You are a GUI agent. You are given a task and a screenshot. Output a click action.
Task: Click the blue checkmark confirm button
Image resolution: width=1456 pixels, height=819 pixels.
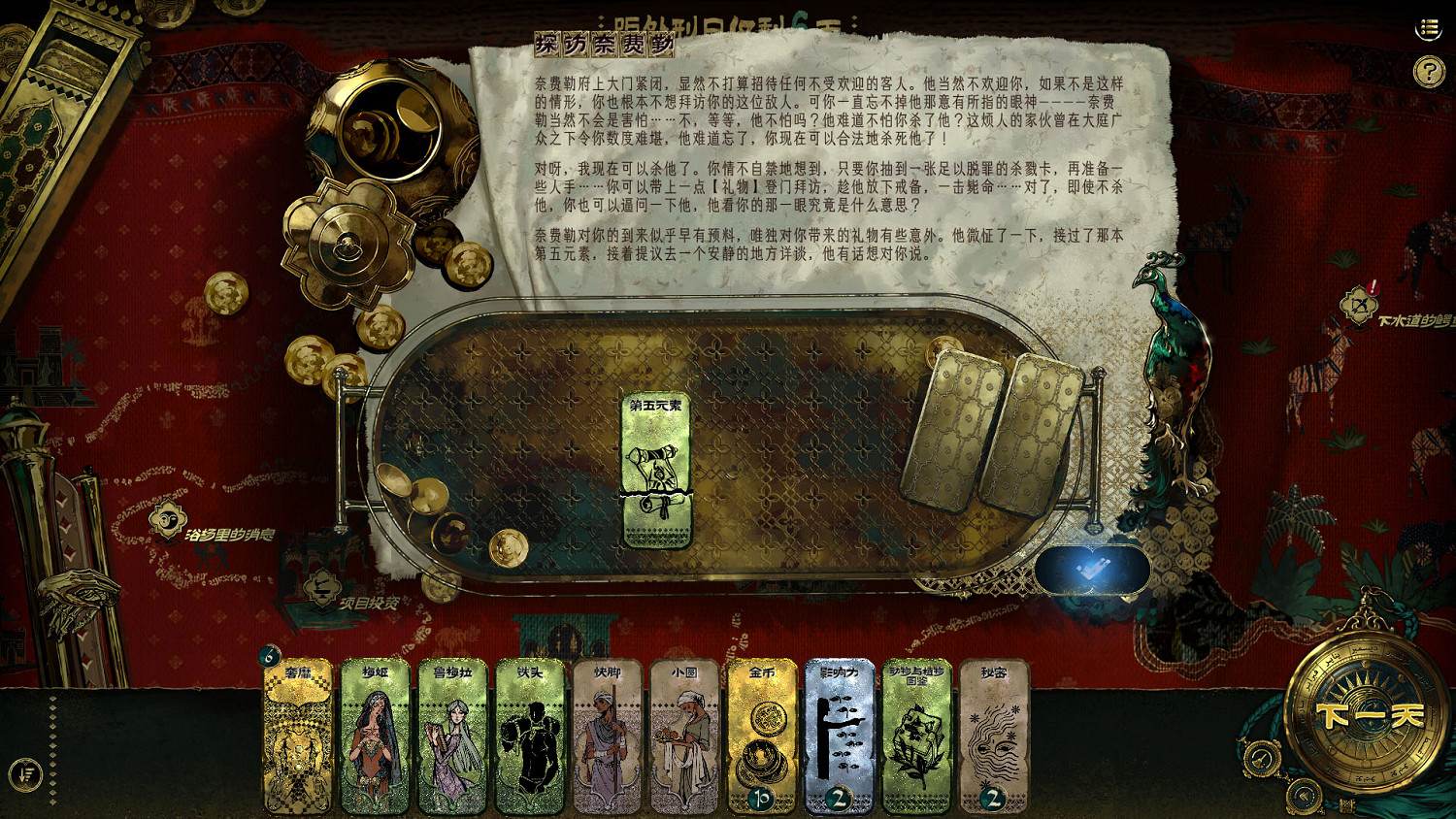point(1093,571)
